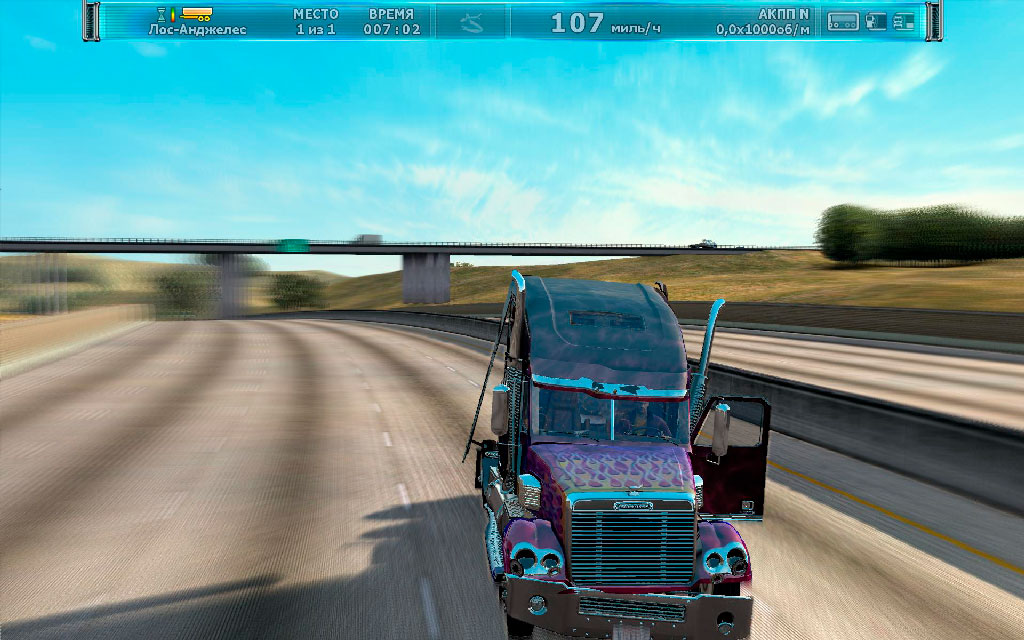Click the fuel pump panel icon
The image size is (1024, 640).
pos(876,21)
